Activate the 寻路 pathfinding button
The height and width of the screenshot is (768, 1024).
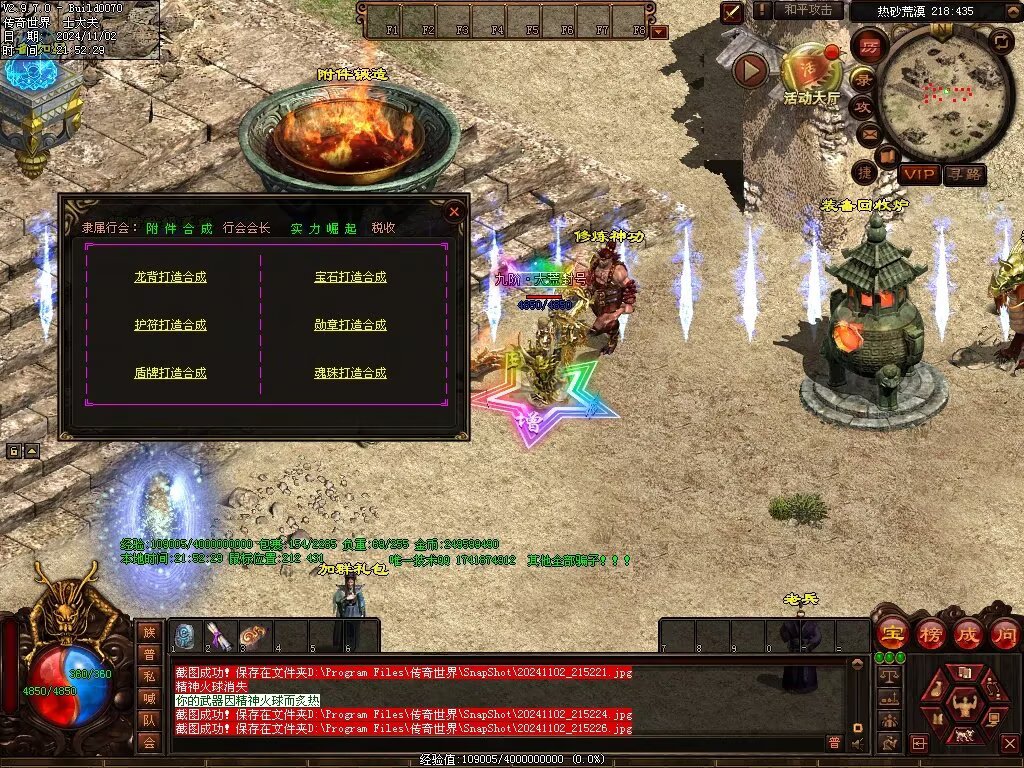point(964,175)
